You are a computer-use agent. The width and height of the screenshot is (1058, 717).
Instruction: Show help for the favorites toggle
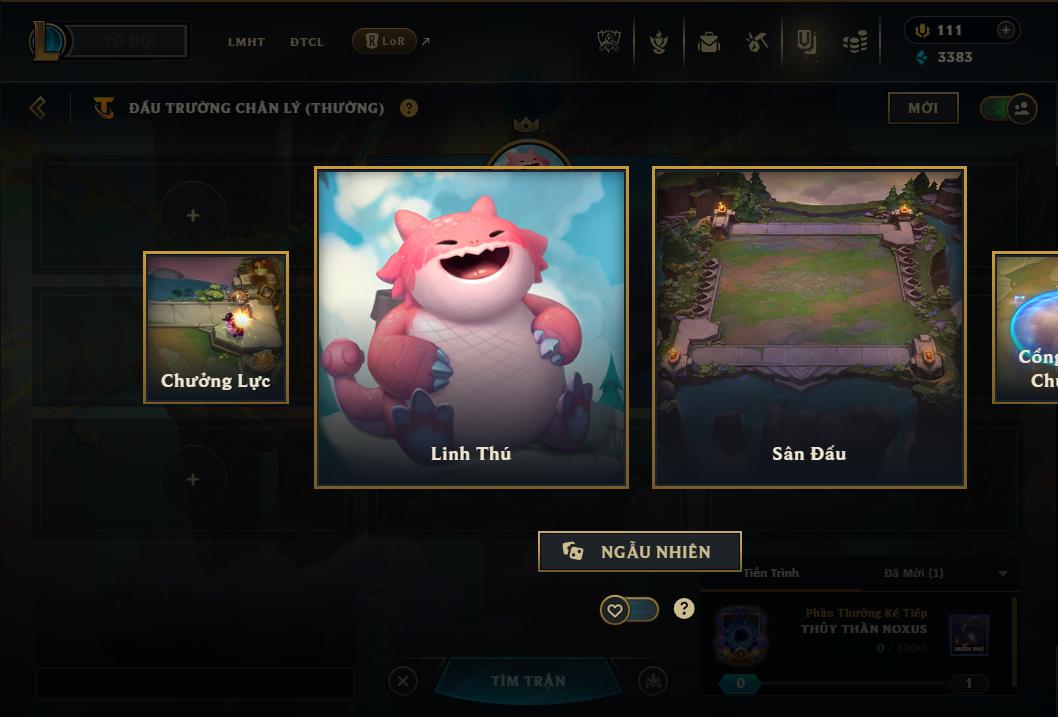[x=684, y=608]
